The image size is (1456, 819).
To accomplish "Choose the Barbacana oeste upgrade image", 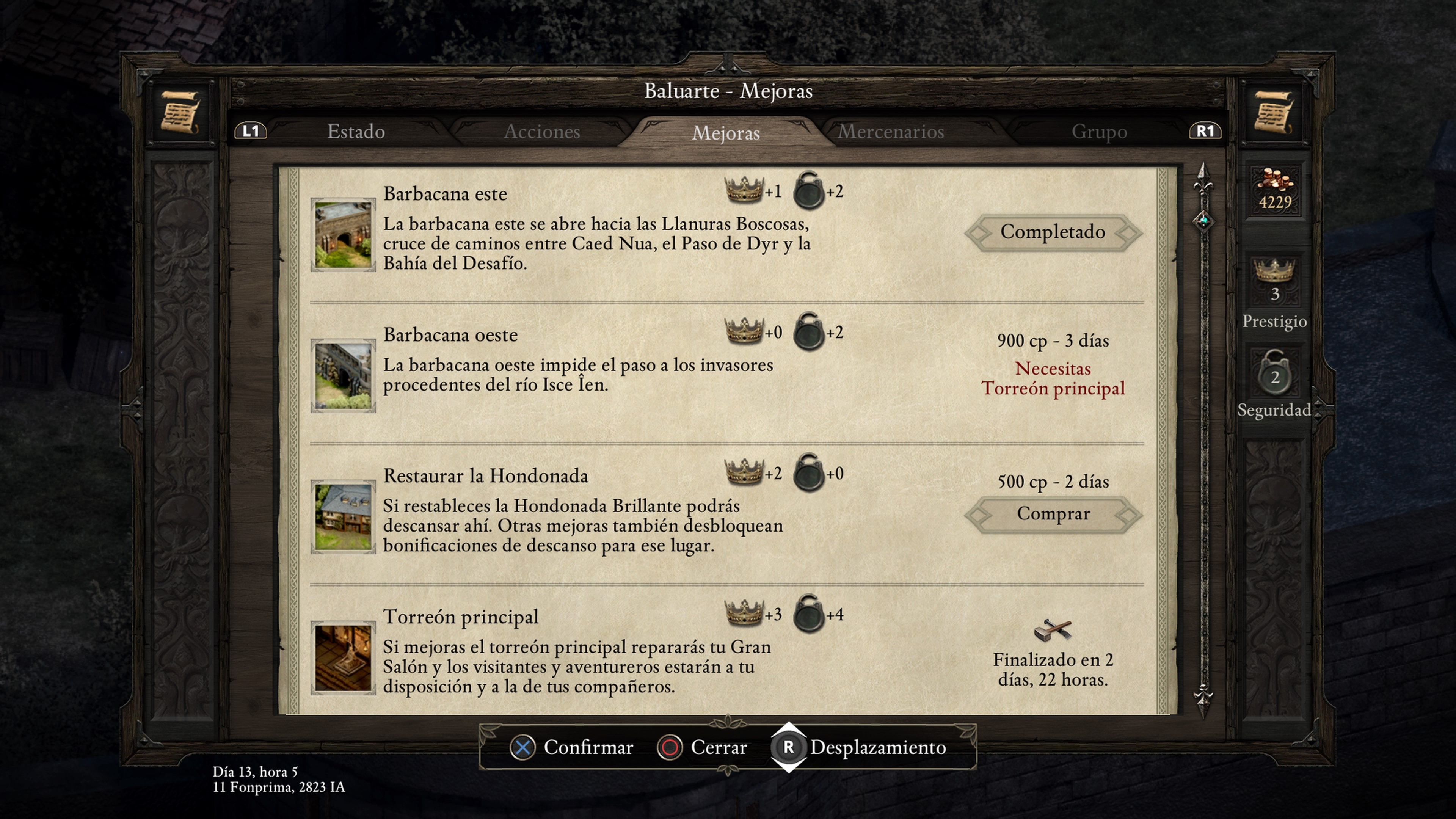I will tap(343, 376).
